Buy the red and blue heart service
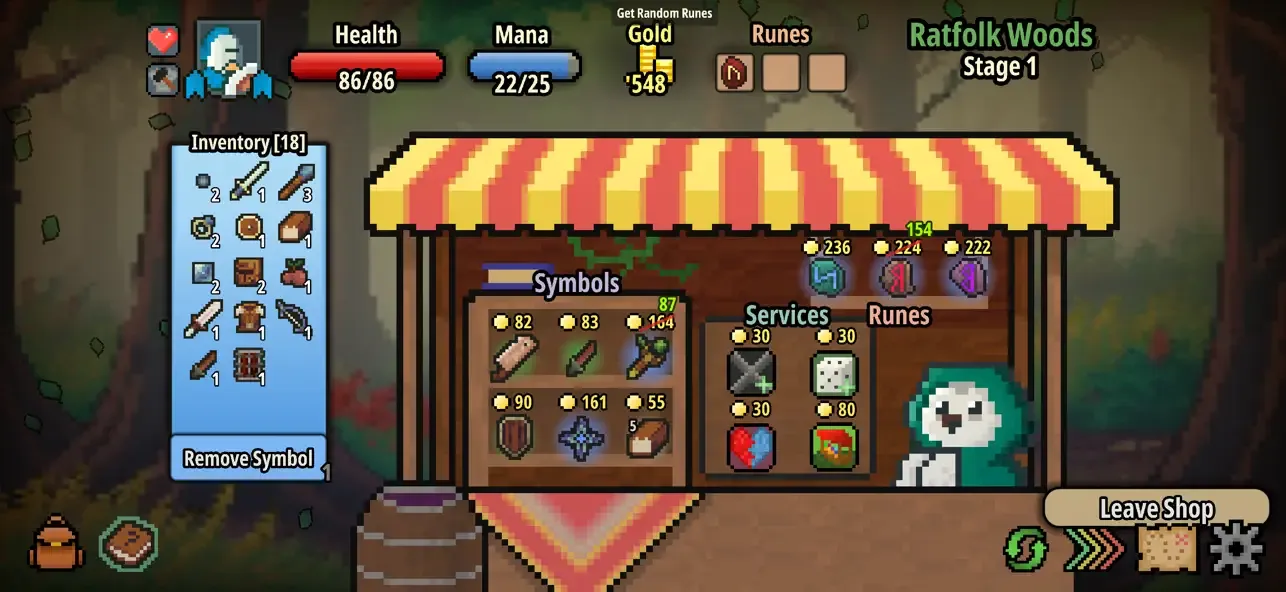This screenshot has height=592, width=1286. coord(751,446)
